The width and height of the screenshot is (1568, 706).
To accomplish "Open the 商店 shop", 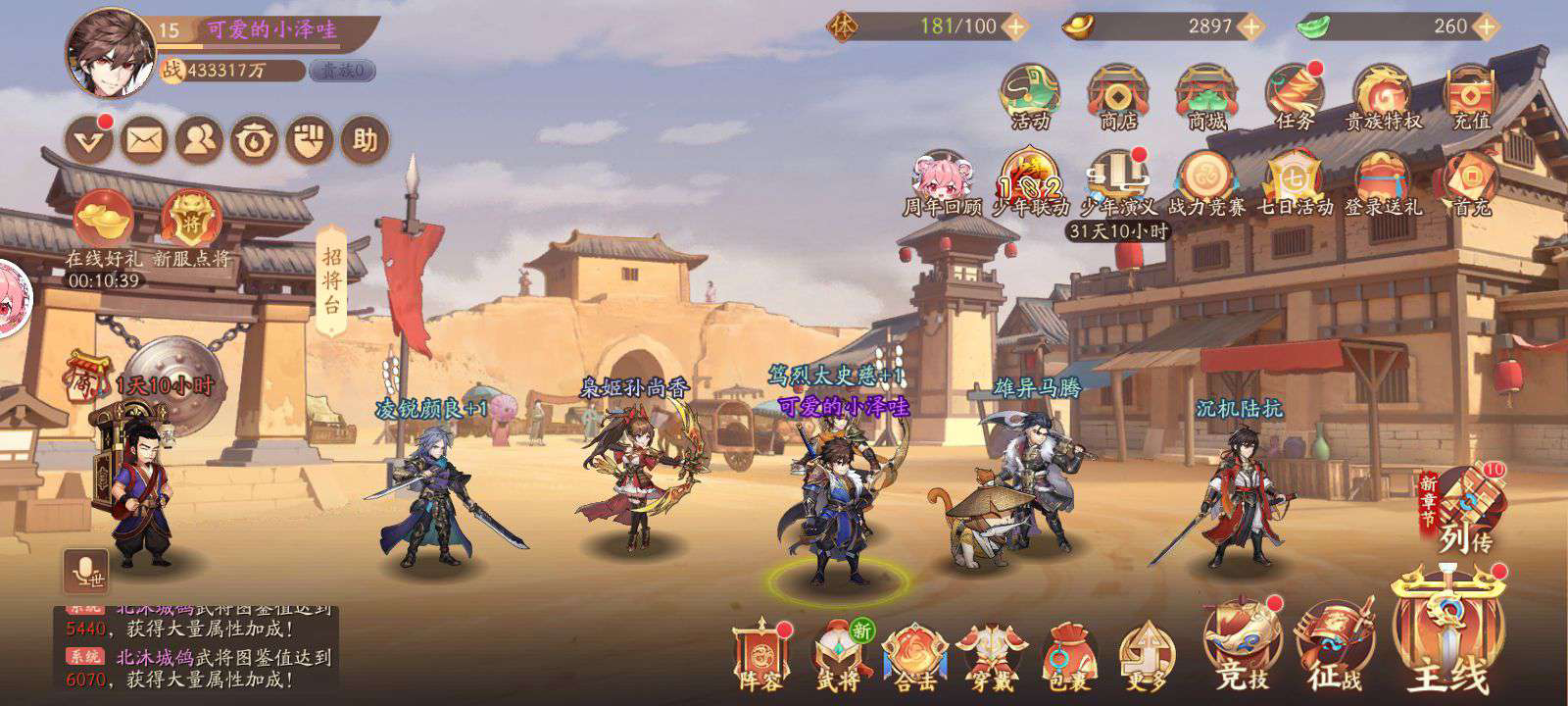I will (x=1117, y=97).
